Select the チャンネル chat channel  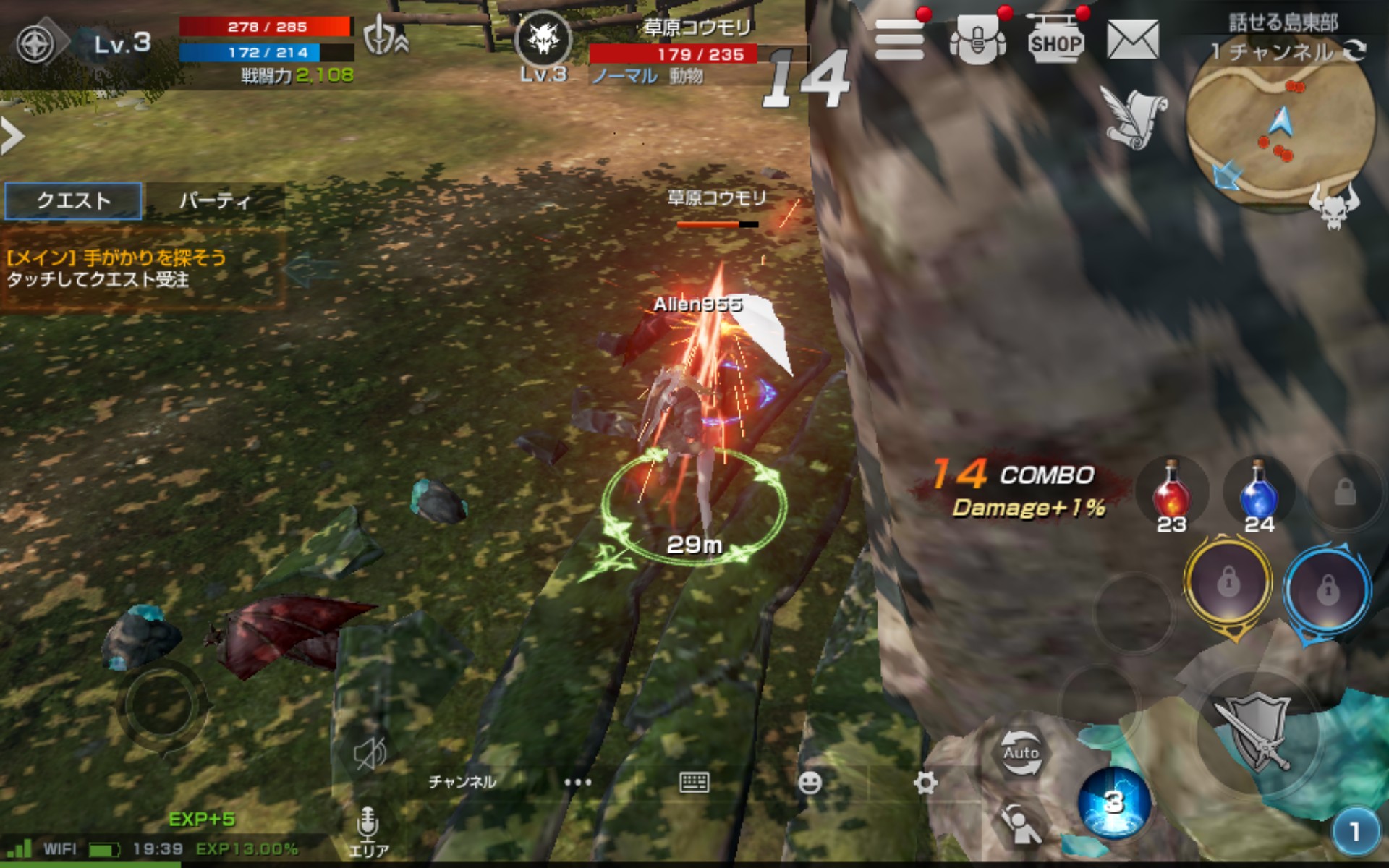tap(462, 782)
